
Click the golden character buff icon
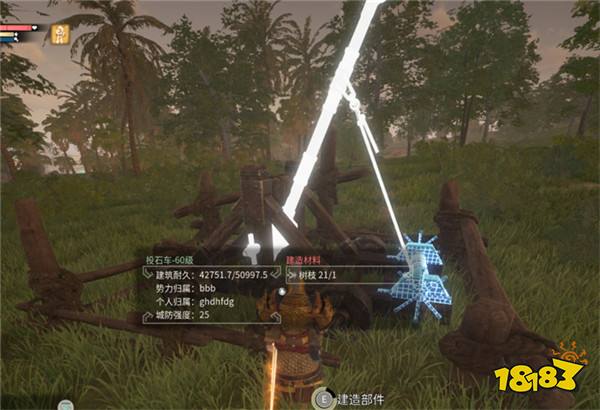click(60, 33)
